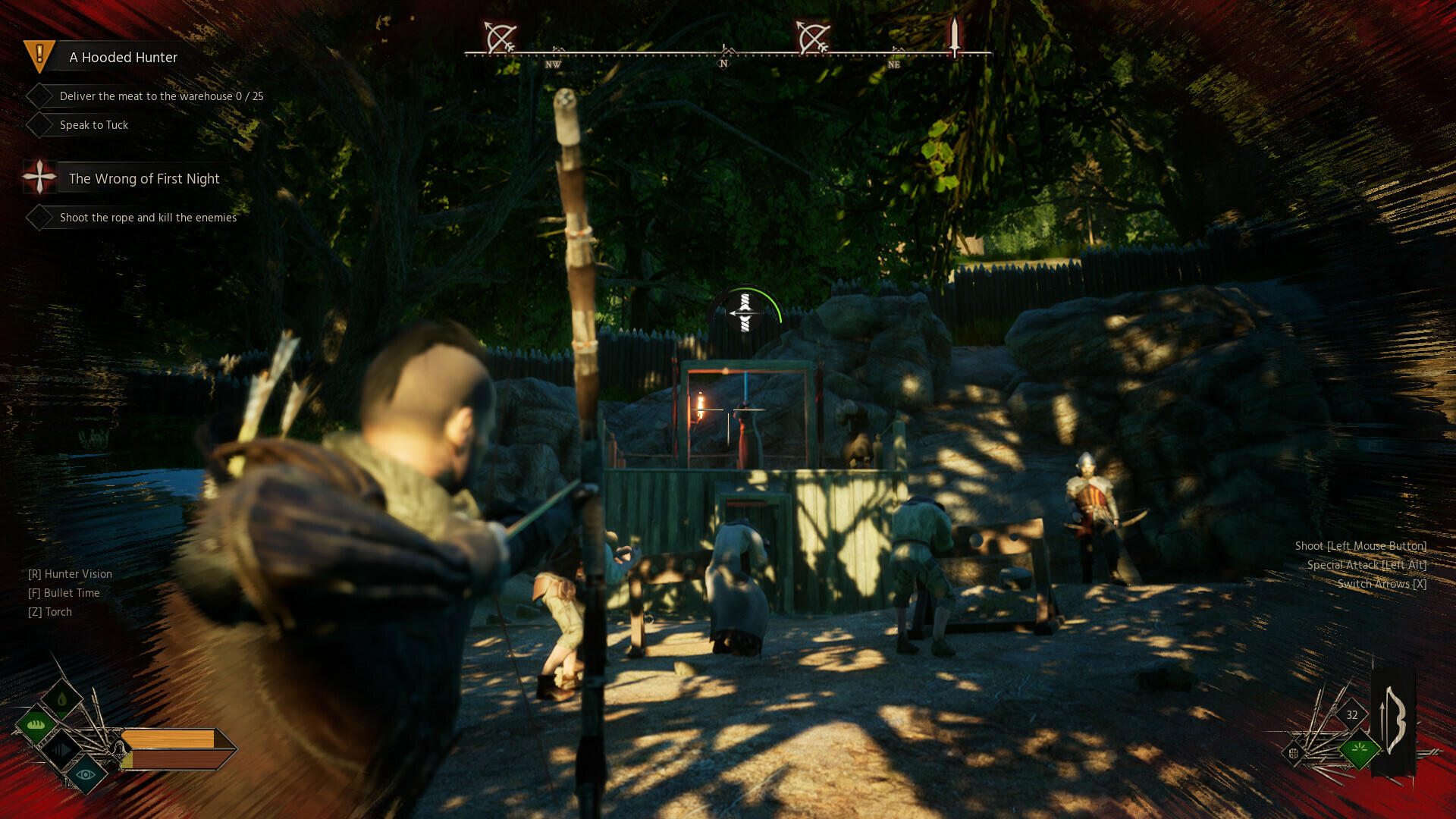Select the green special arrow icon
Viewport: 1456px width, 819px height.
click(x=1360, y=748)
